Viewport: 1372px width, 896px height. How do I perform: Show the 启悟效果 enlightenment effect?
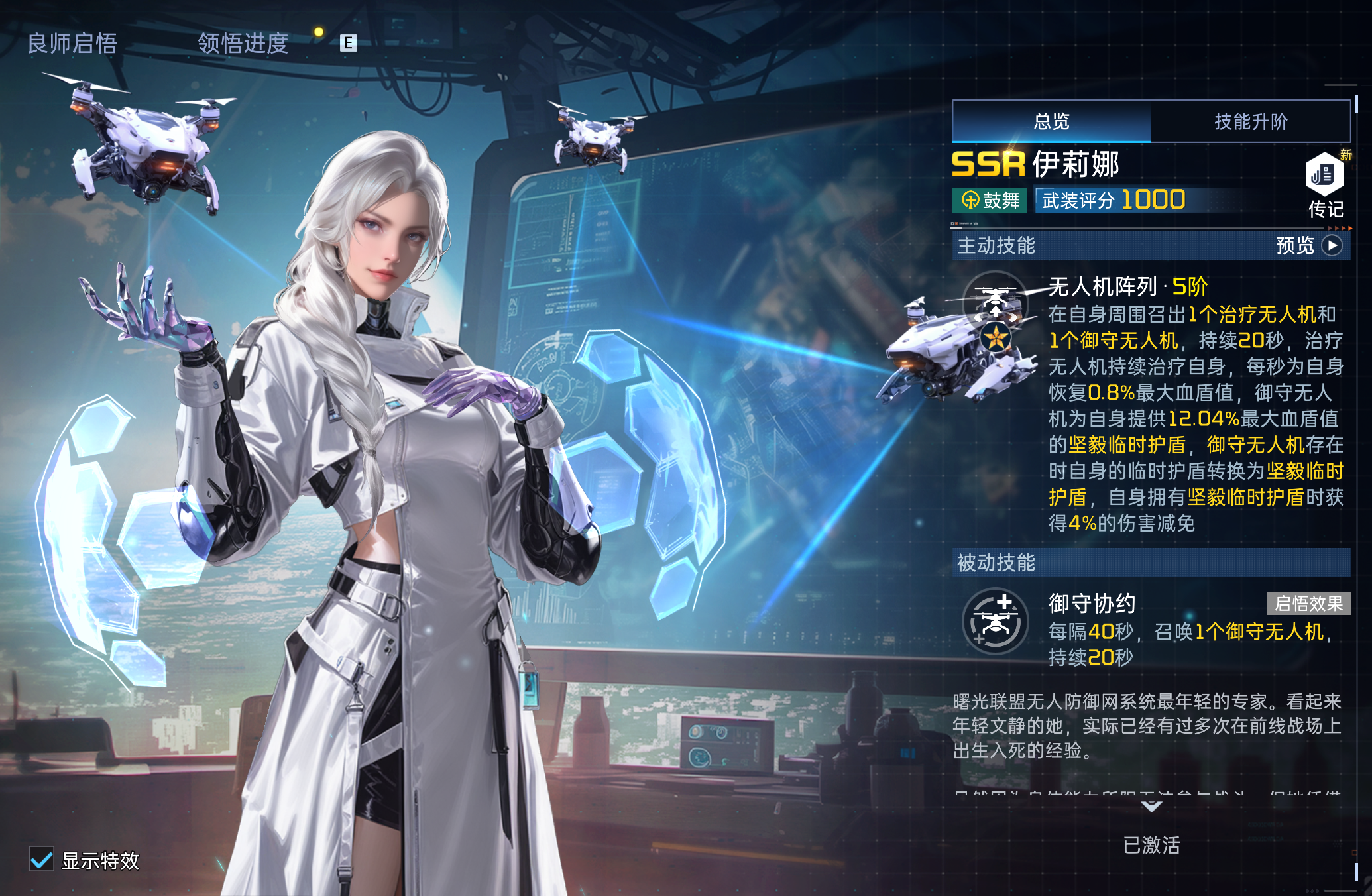coord(1308,604)
